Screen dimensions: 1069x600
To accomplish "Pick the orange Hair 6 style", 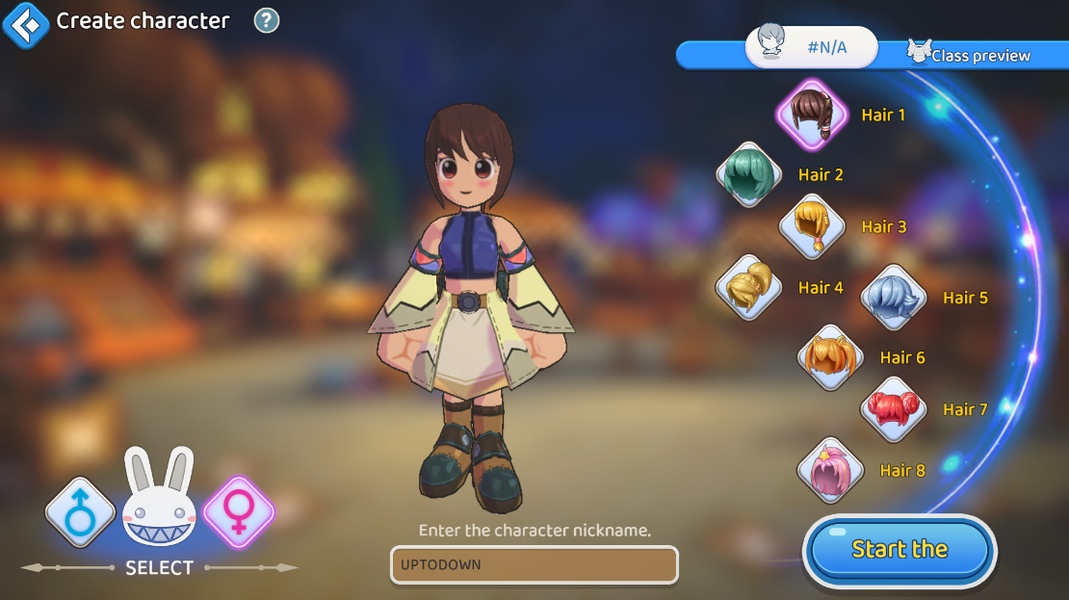I will pyautogui.click(x=830, y=357).
